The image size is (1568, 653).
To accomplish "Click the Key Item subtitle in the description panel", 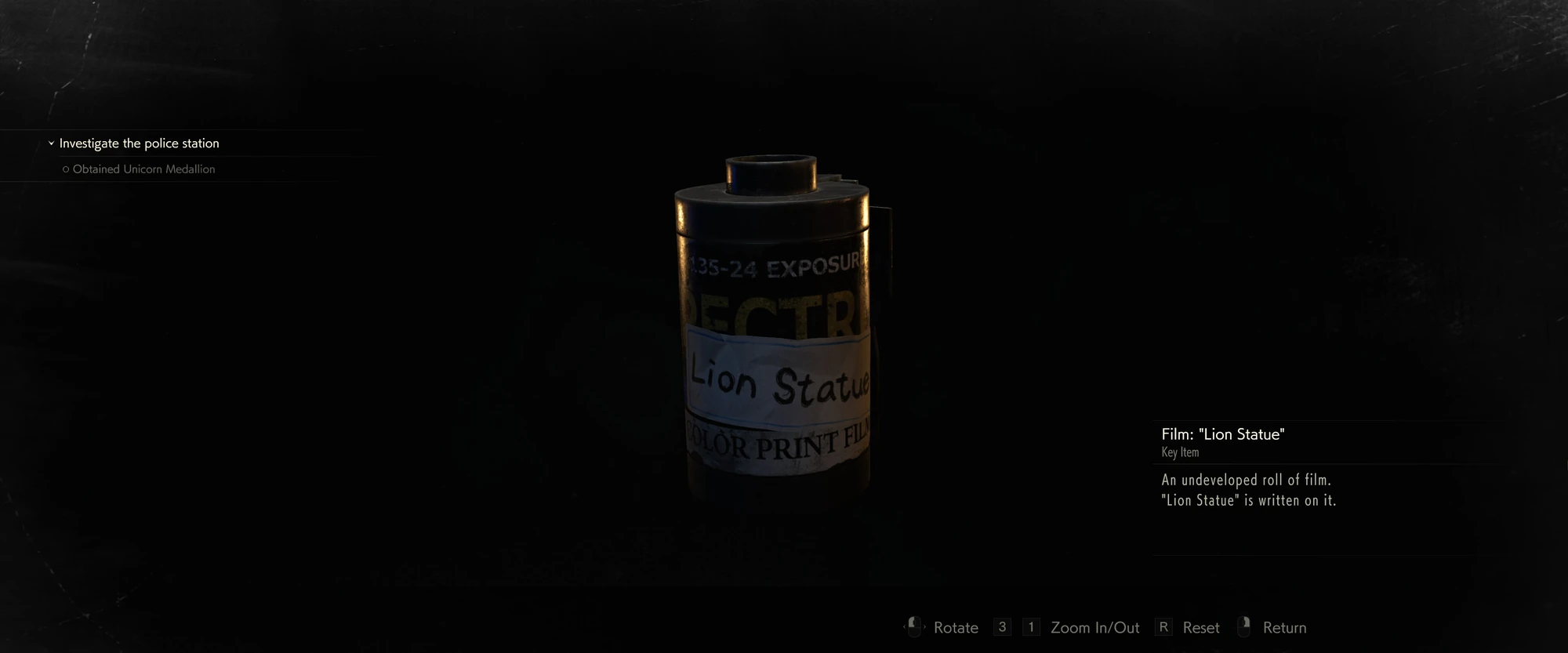I will pyautogui.click(x=1179, y=452).
